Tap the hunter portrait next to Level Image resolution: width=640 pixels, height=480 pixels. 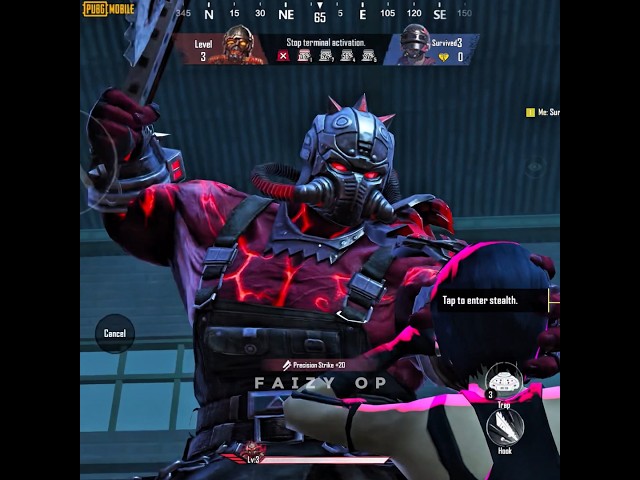[238, 45]
